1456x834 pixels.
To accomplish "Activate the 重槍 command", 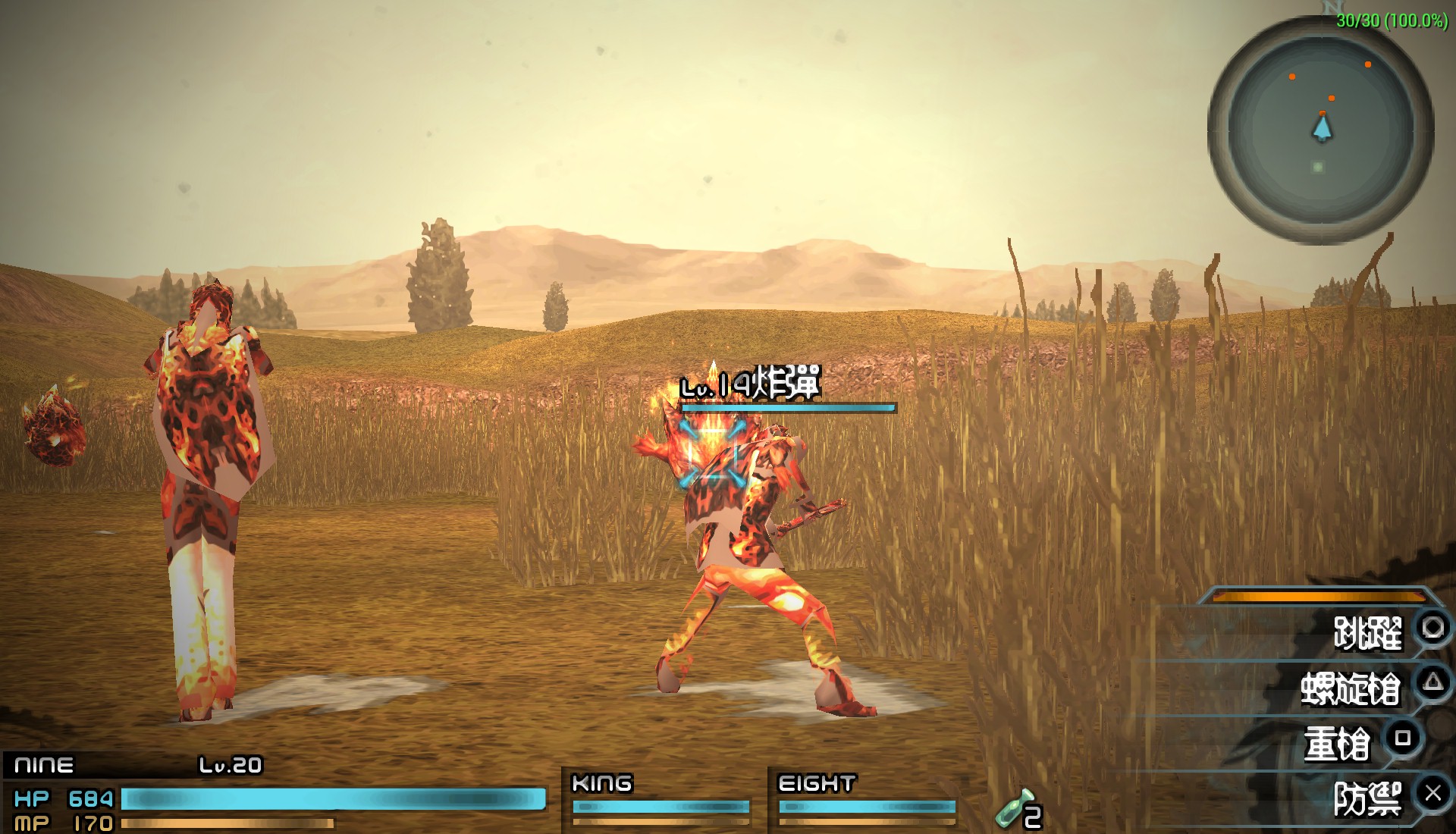I will click(1338, 744).
